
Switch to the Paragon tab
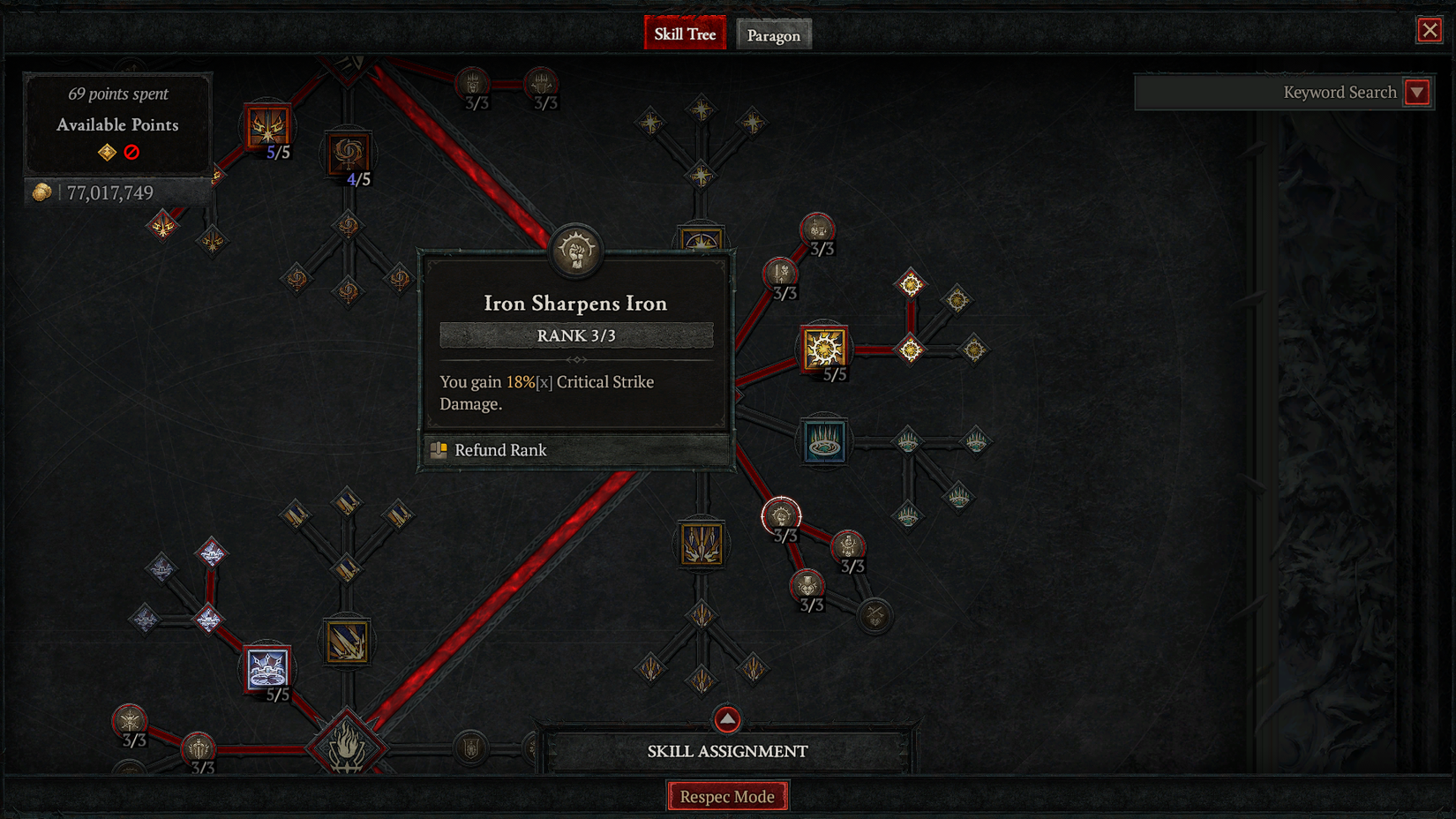(x=774, y=34)
